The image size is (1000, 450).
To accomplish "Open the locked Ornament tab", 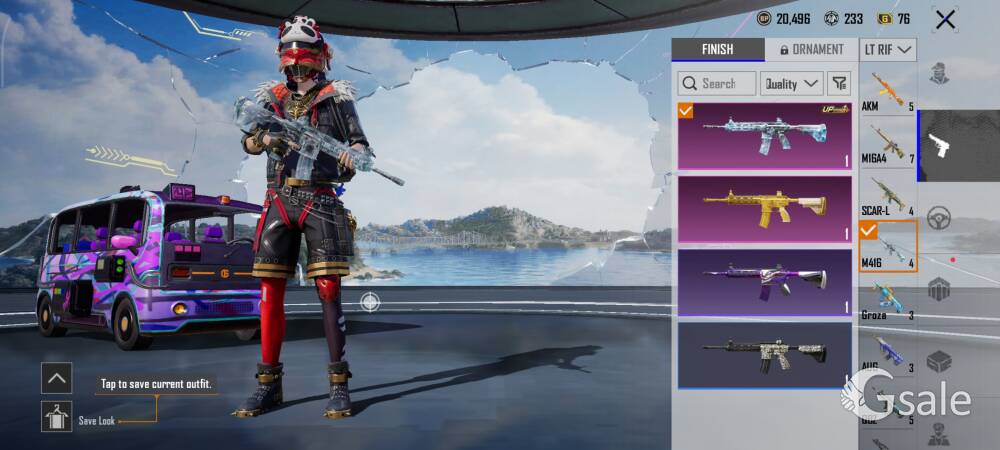I will coord(811,49).
